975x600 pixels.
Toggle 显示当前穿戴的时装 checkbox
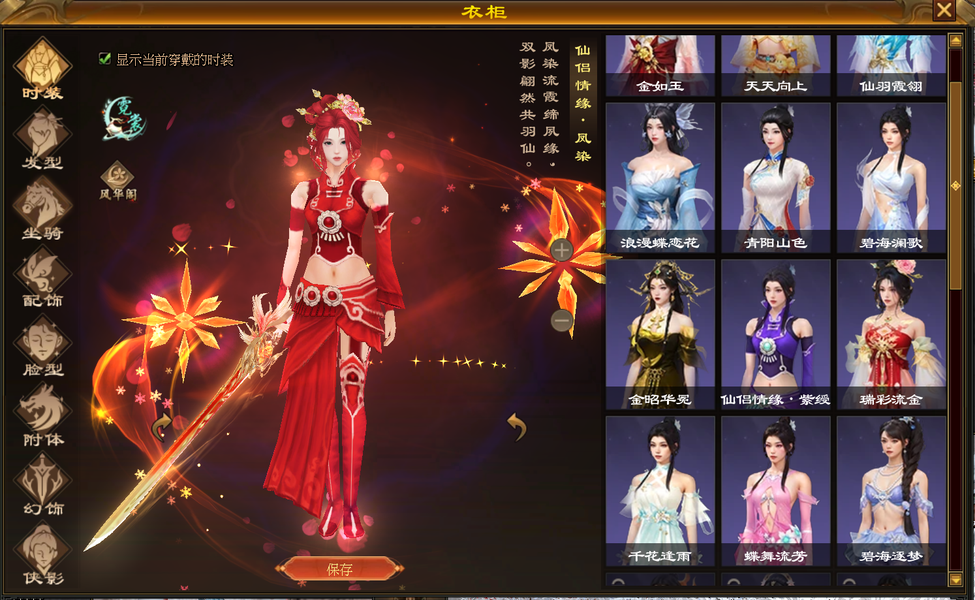click(105, 59)
